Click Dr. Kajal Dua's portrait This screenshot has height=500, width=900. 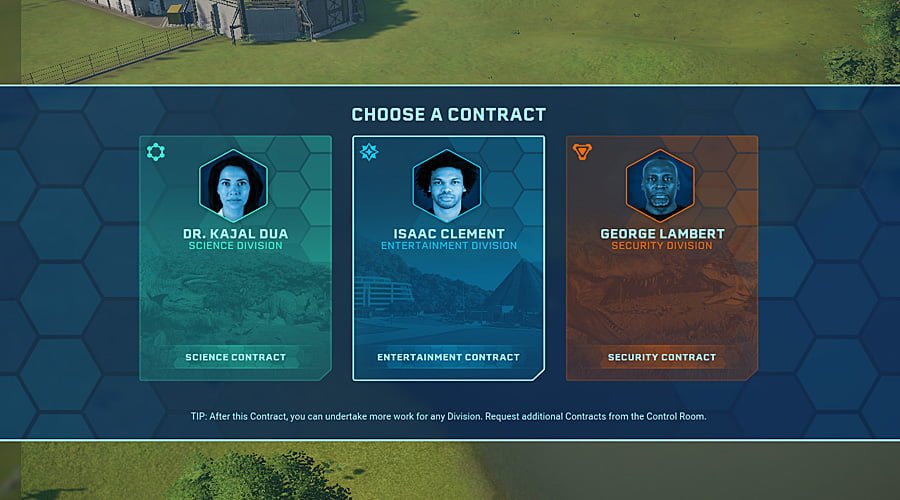click(x=233, y=187)
